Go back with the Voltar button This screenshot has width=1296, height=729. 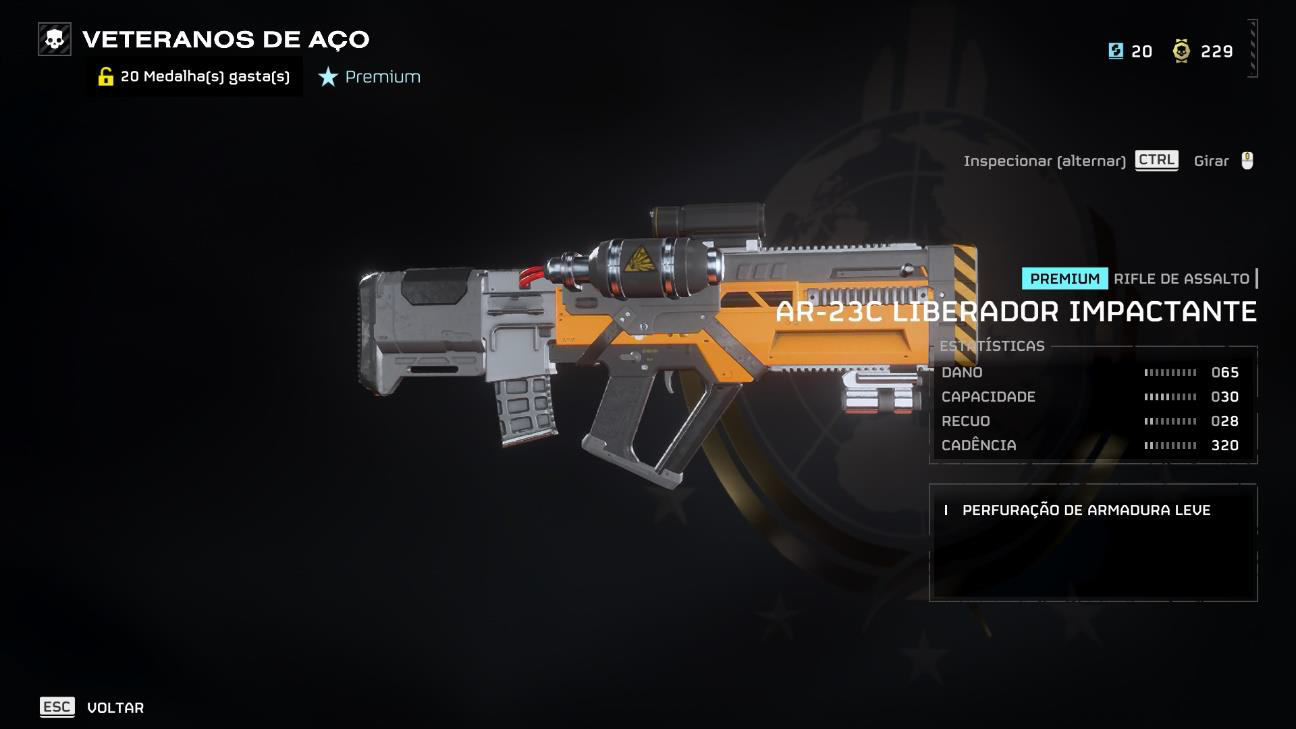pyautogui.click(x=93, y=707)
